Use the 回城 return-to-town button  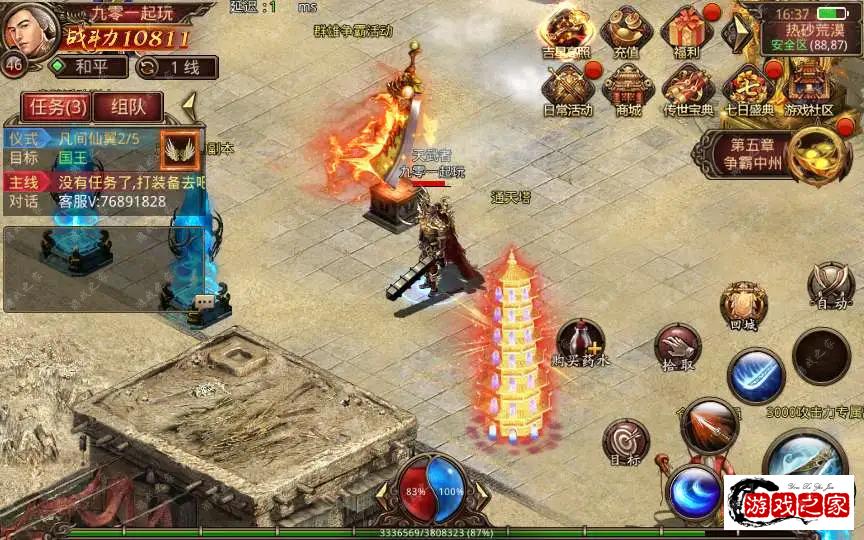[x=743, y=305]
